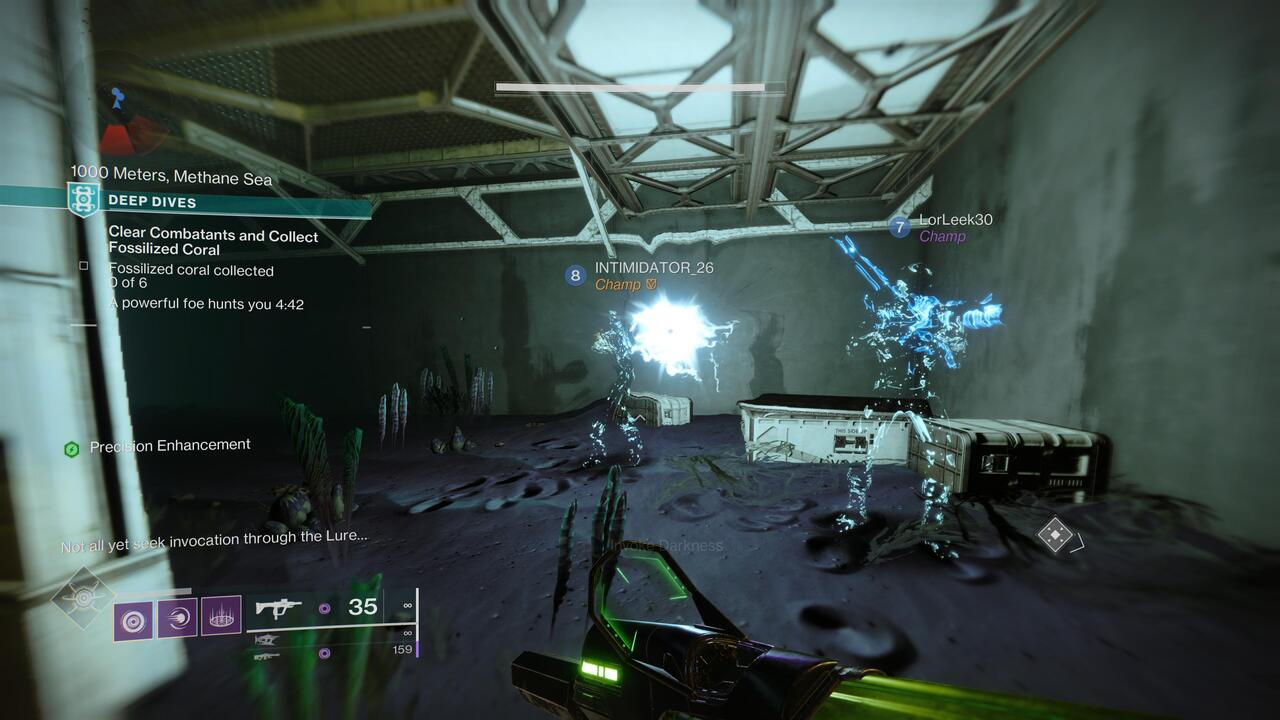This screenshot has height=720, width=1280.
Task: Click the Lure invocation flavor text
Action: pos(215,538)
